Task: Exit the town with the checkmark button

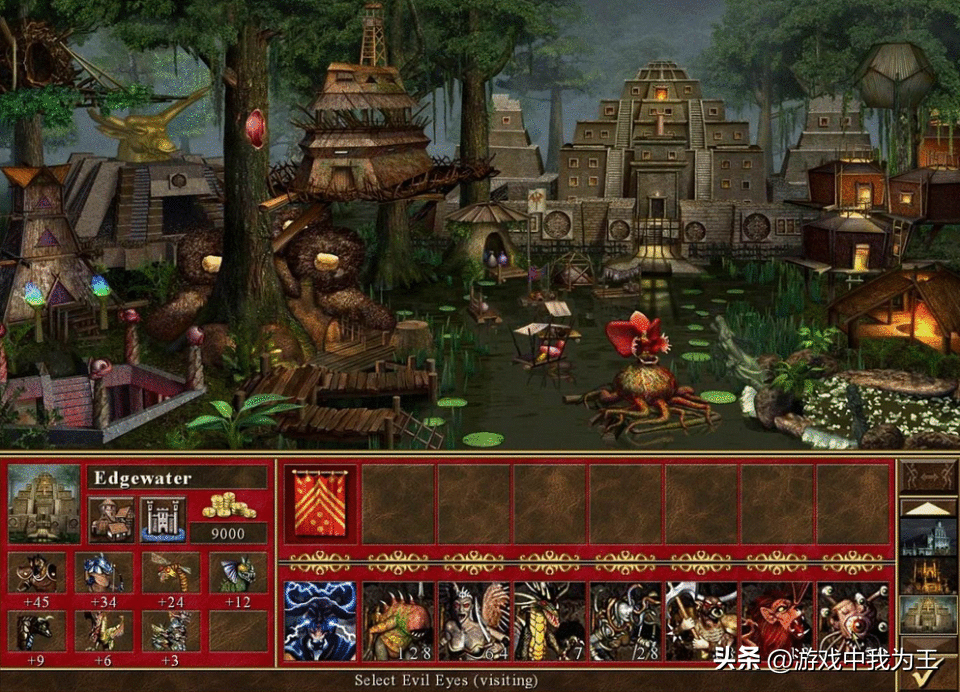Action: point(929,671)
